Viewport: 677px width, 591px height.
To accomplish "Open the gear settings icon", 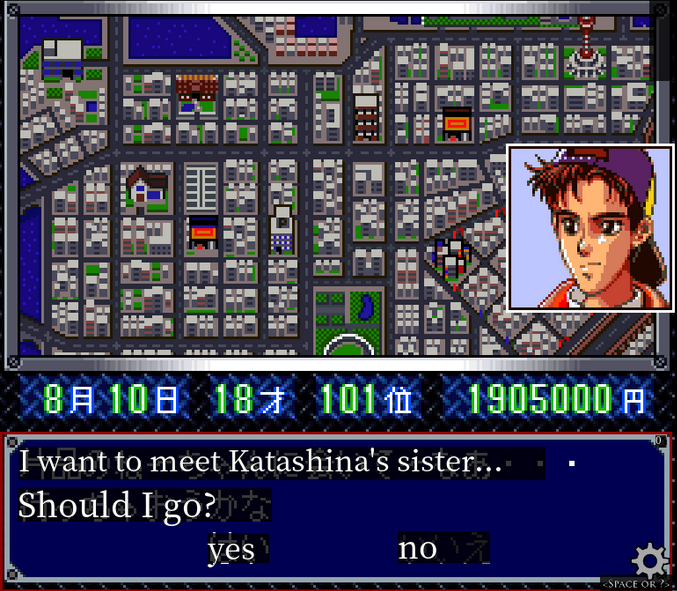I will point(650,559).
